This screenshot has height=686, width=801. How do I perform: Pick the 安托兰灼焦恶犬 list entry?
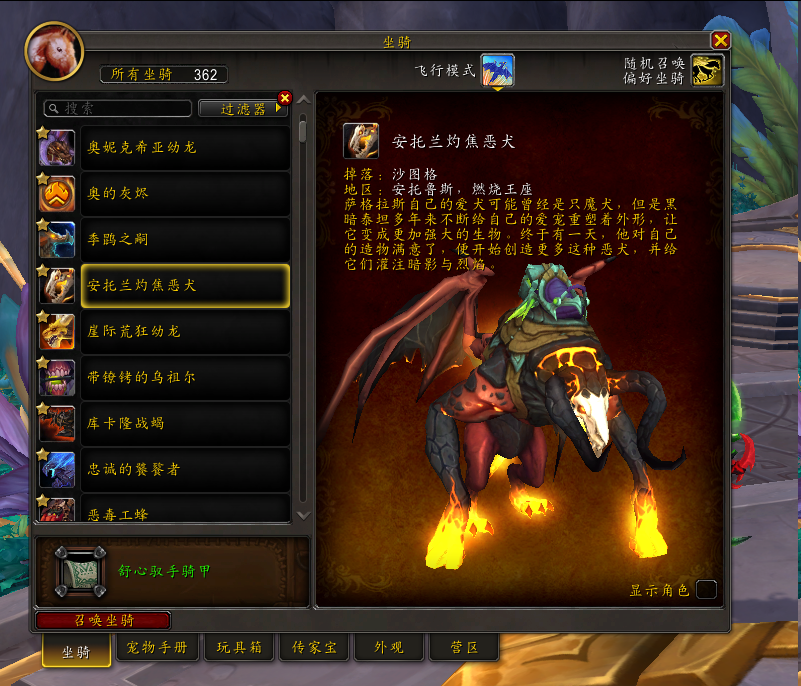[165, 285]
